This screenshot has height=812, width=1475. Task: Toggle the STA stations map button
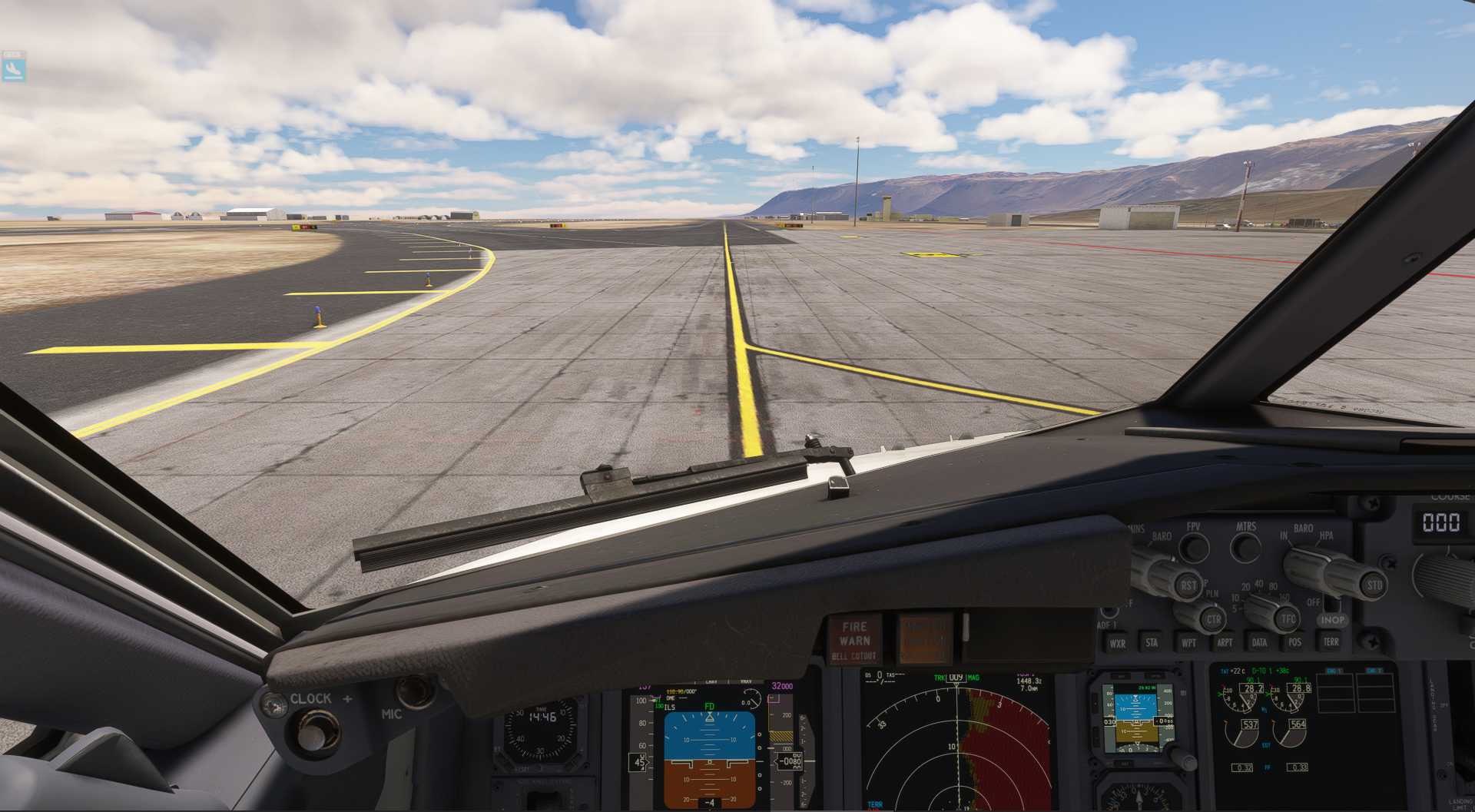(1152, 642)
